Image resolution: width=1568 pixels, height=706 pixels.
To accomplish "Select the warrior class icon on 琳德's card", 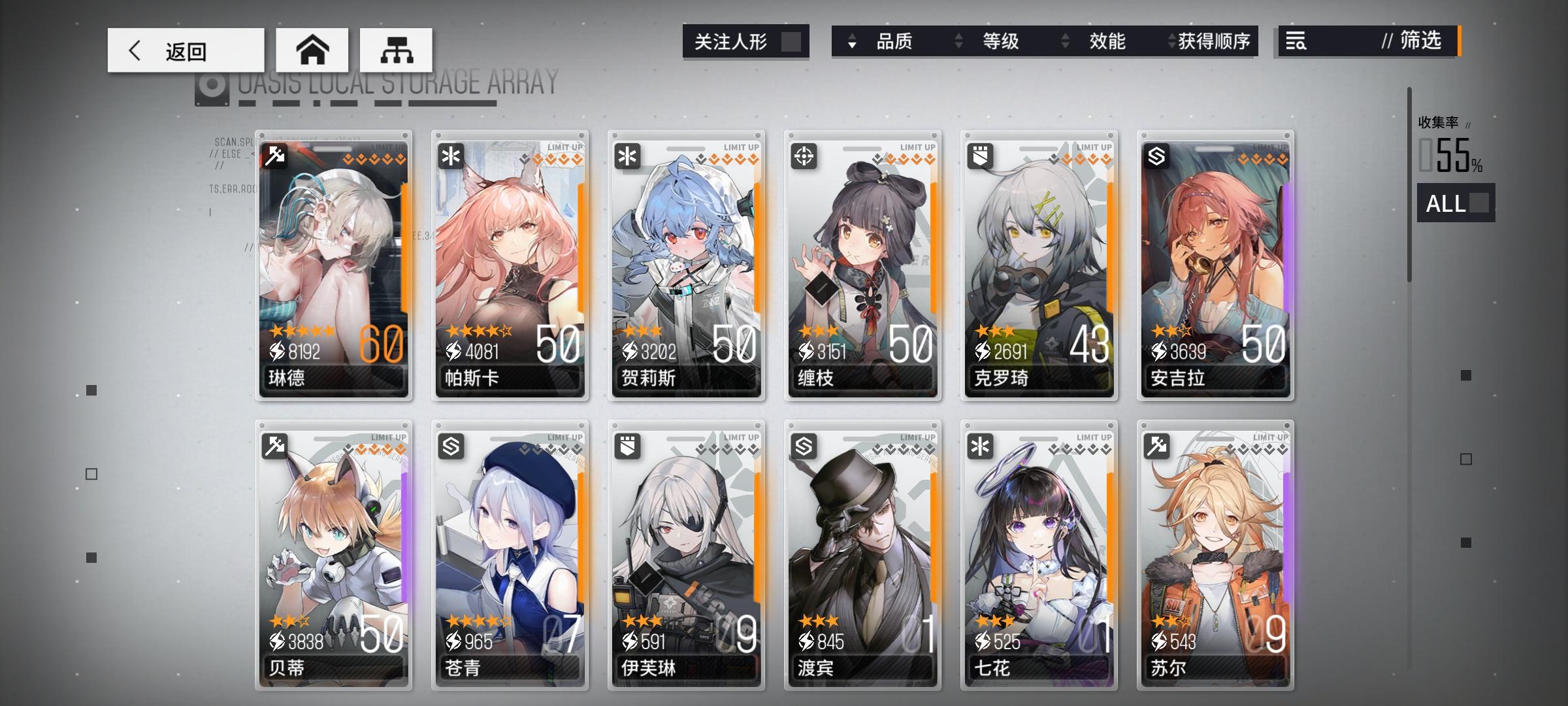I will coord(275,155).
